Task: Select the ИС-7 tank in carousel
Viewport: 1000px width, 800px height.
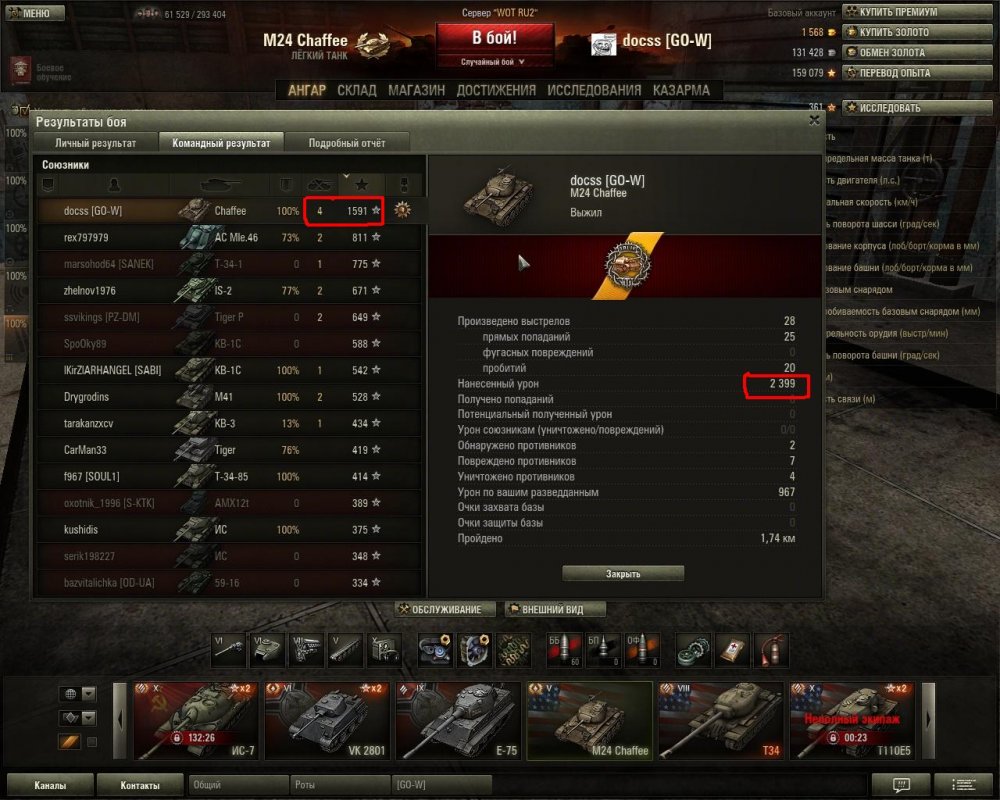Action: click(x=195, y=720)
